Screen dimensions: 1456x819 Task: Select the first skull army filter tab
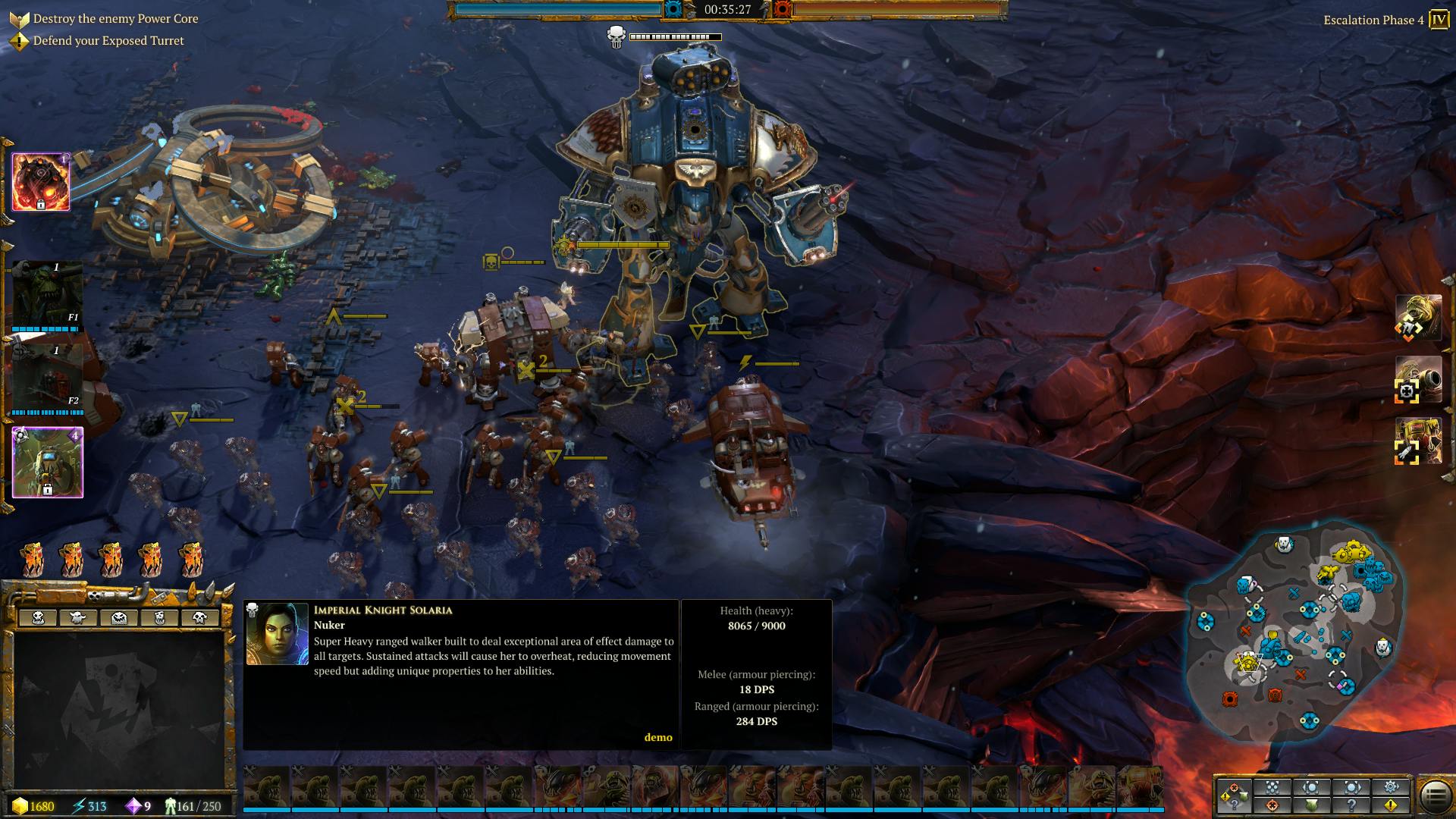(39, 618)
